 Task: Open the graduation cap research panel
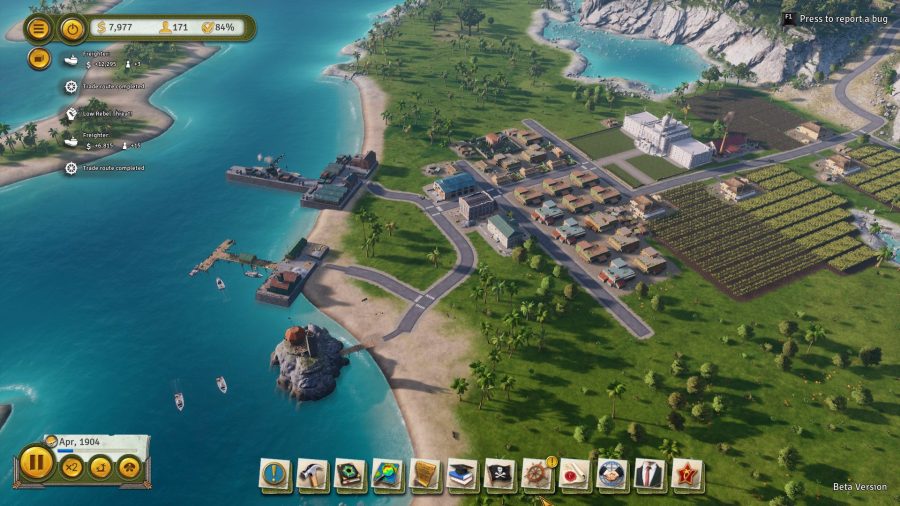pos(462,473)
